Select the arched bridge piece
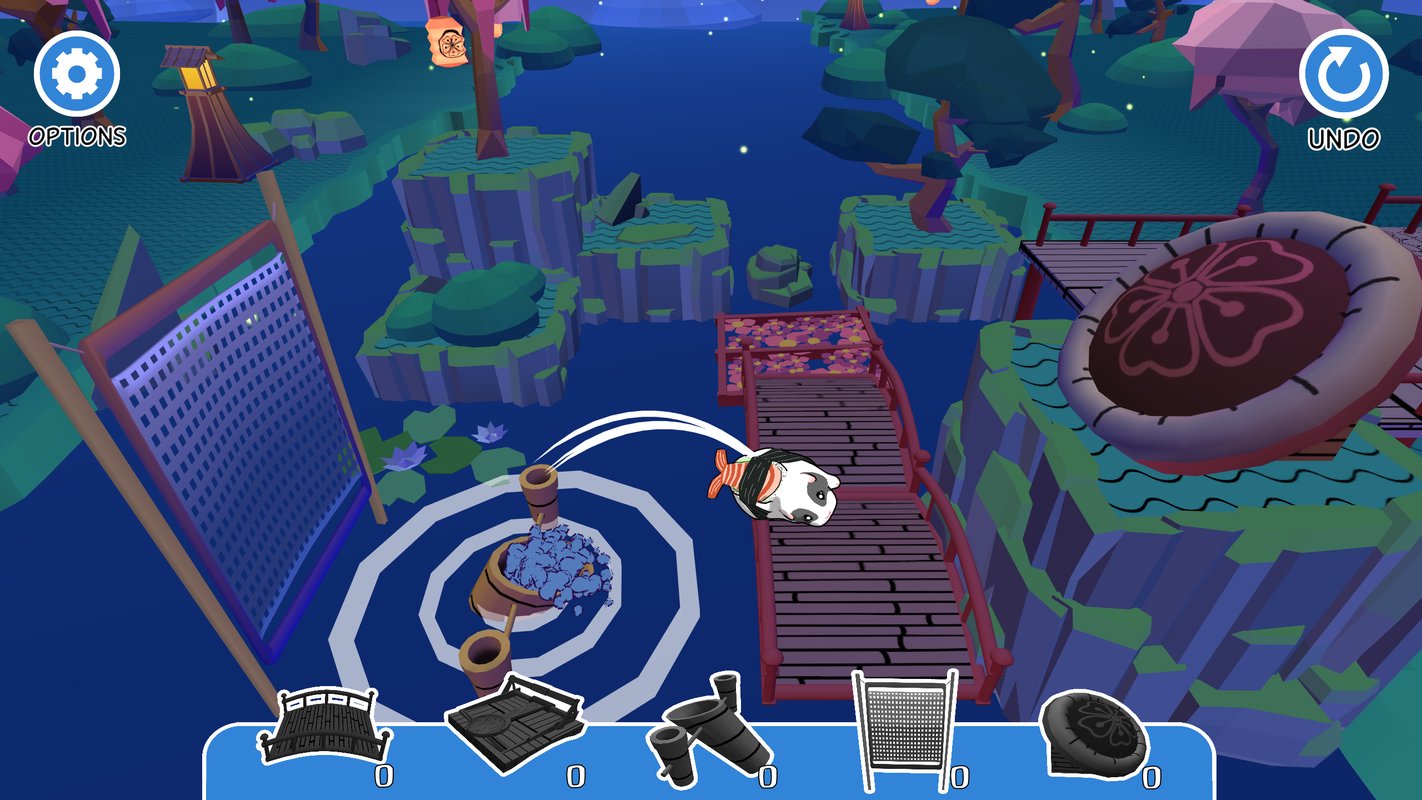Image resolution: width=1422 pixels, height=800 pixels. tap(320, 728)
